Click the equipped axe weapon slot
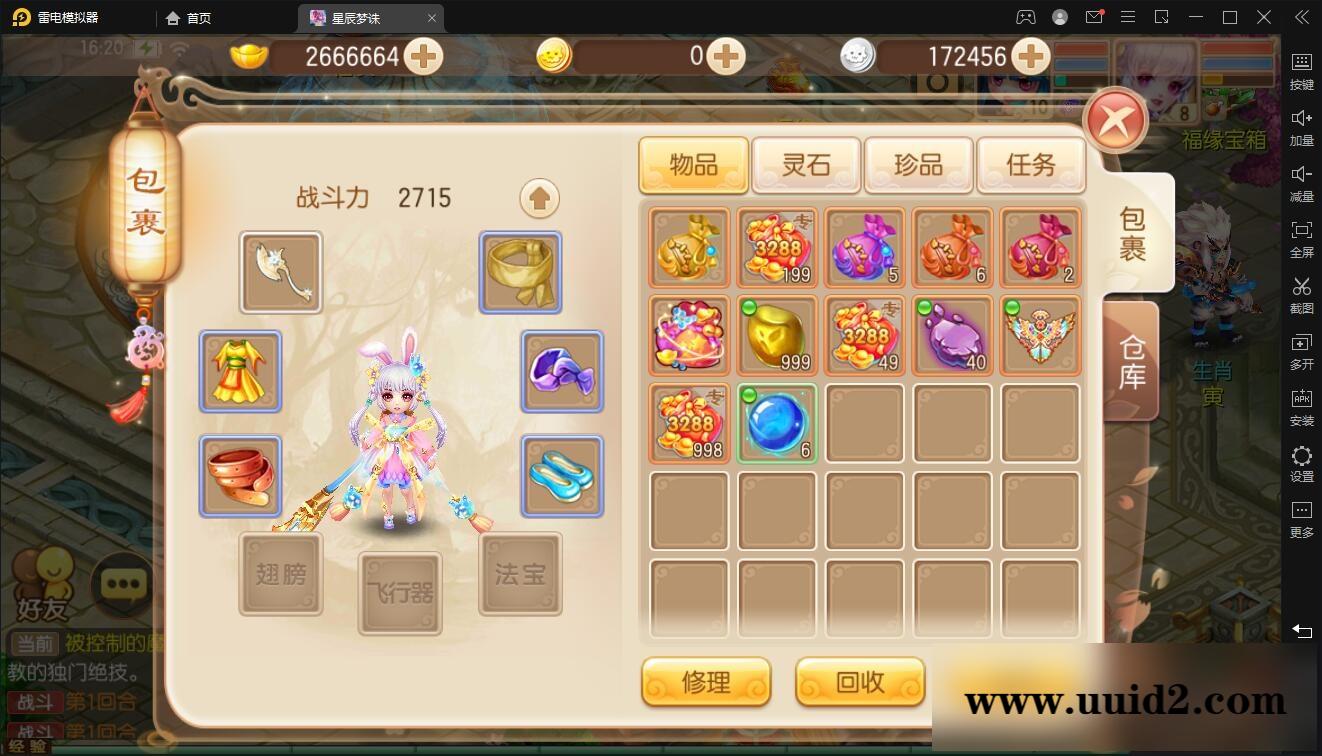1322x756 pixels. tap(280, 271)
